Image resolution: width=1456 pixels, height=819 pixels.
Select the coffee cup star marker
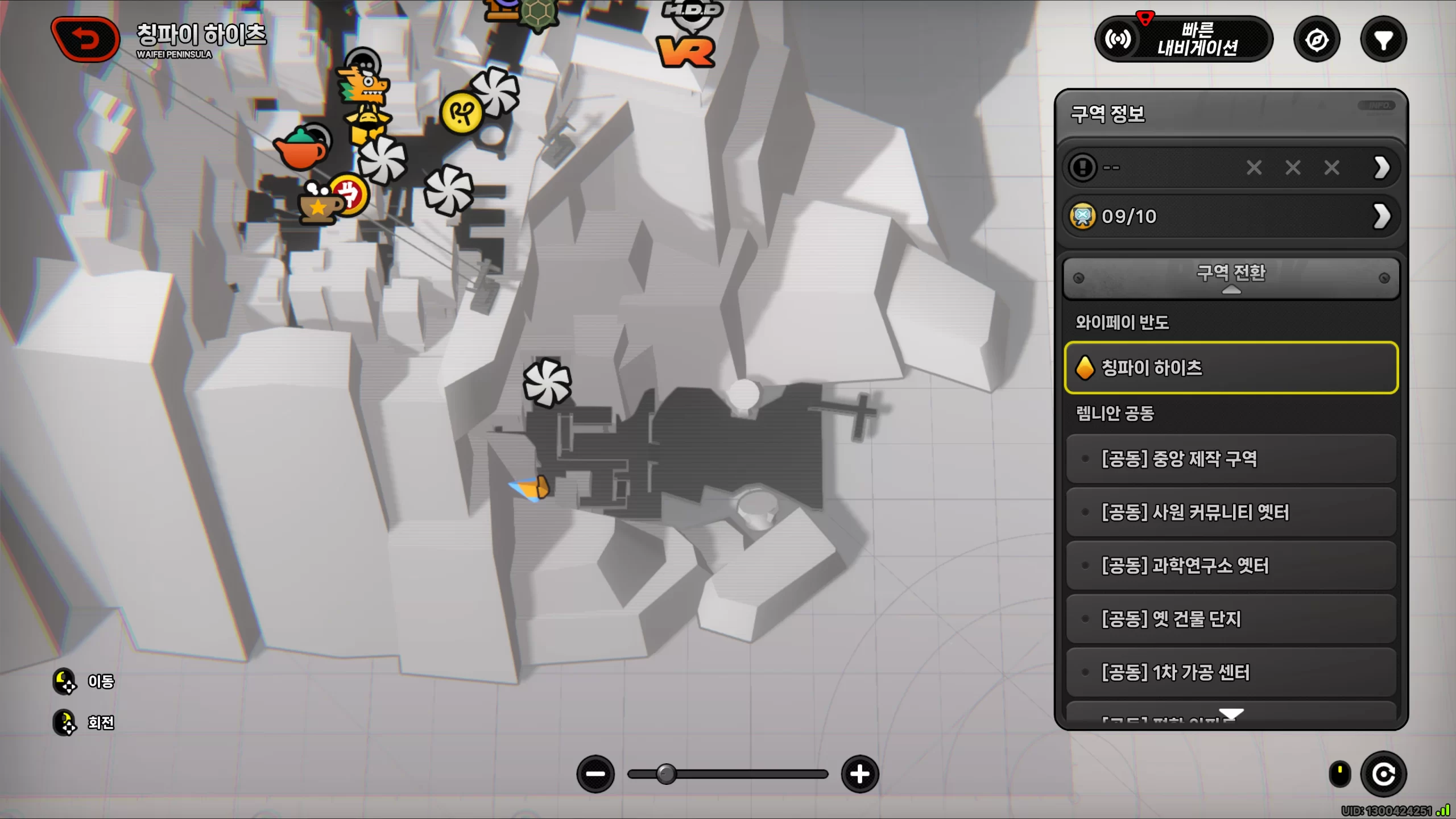point(318,205)
